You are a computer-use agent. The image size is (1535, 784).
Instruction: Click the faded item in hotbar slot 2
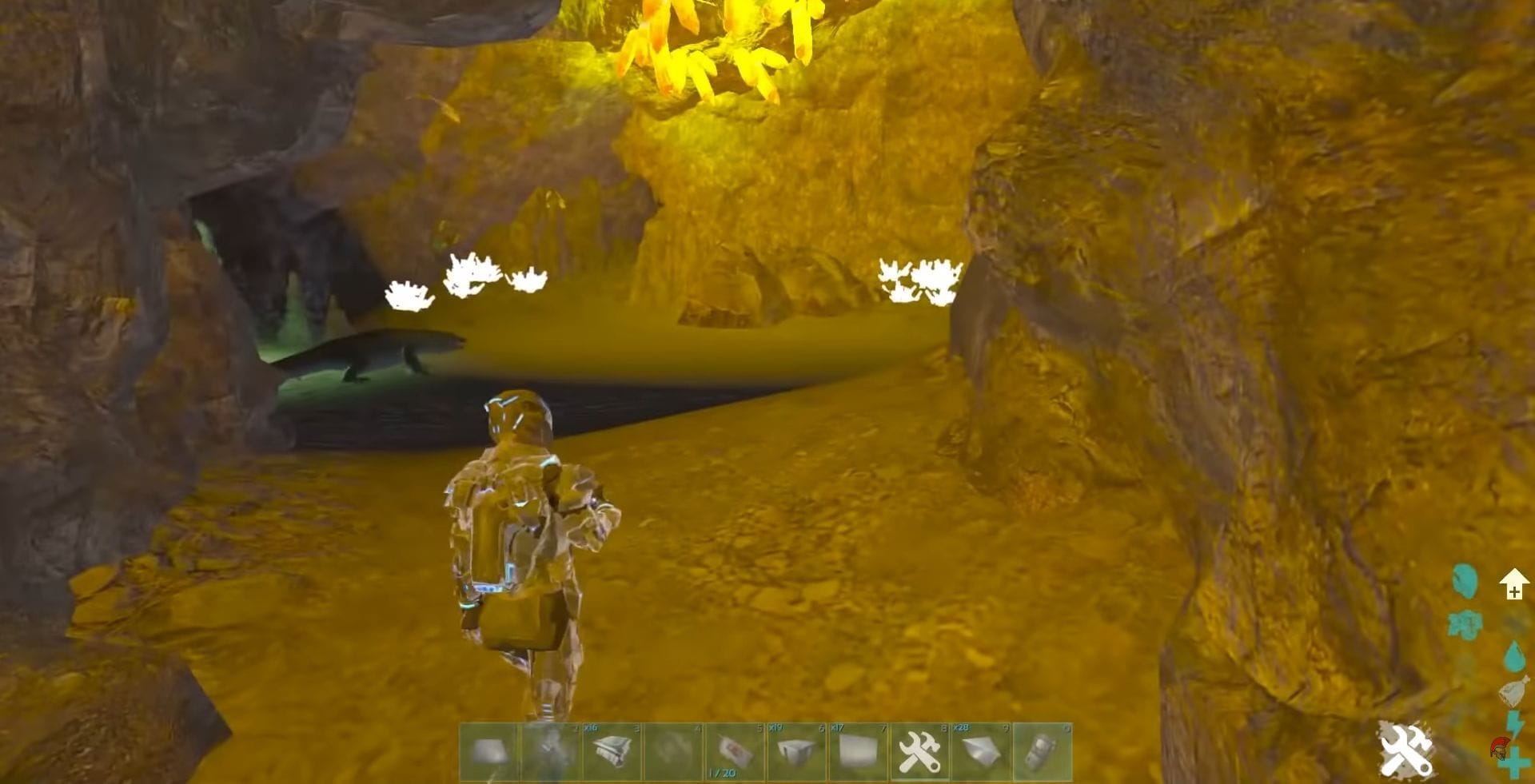pos(549,750)
